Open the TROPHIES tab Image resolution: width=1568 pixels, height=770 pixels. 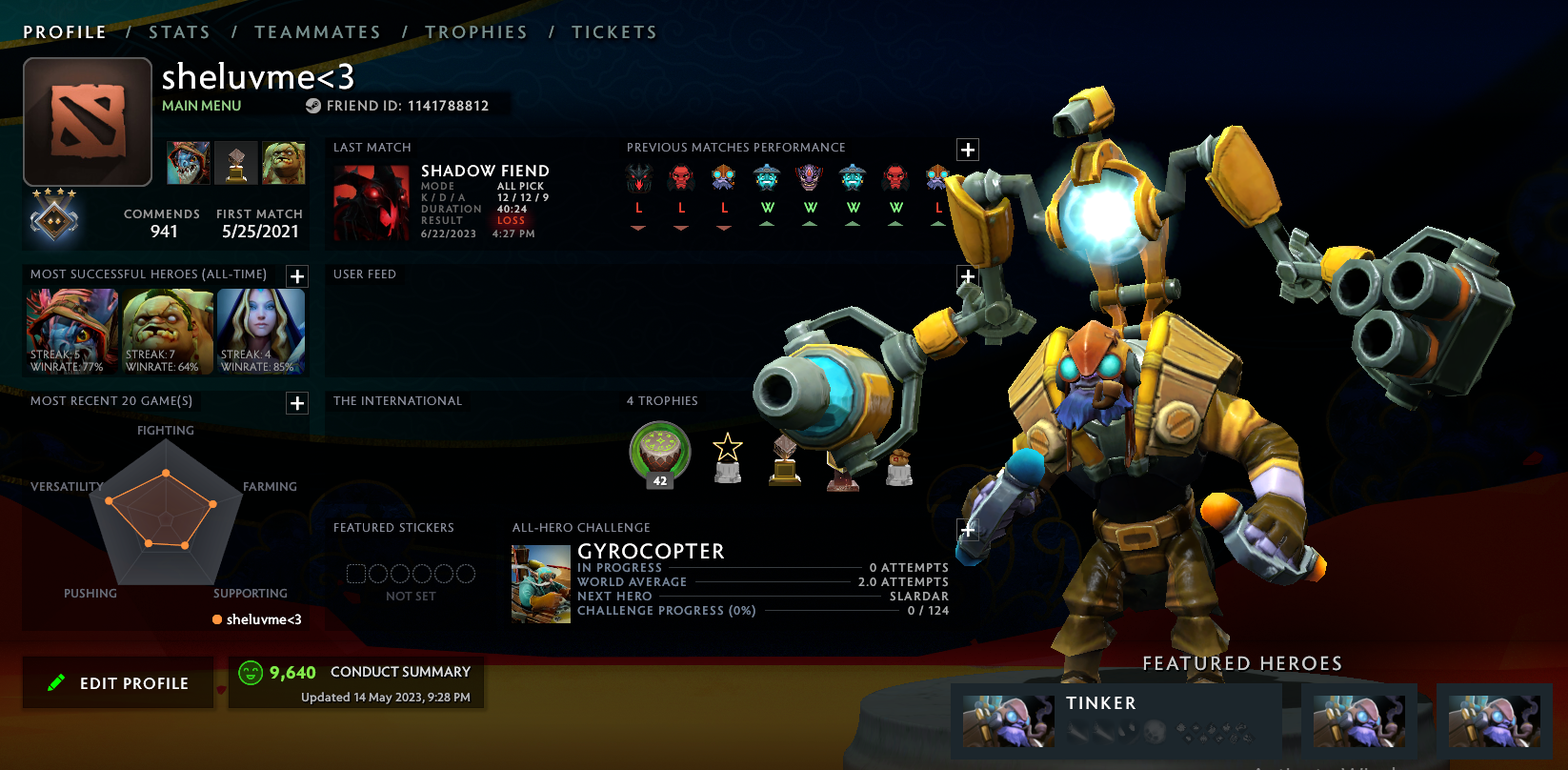click(476, 31)
